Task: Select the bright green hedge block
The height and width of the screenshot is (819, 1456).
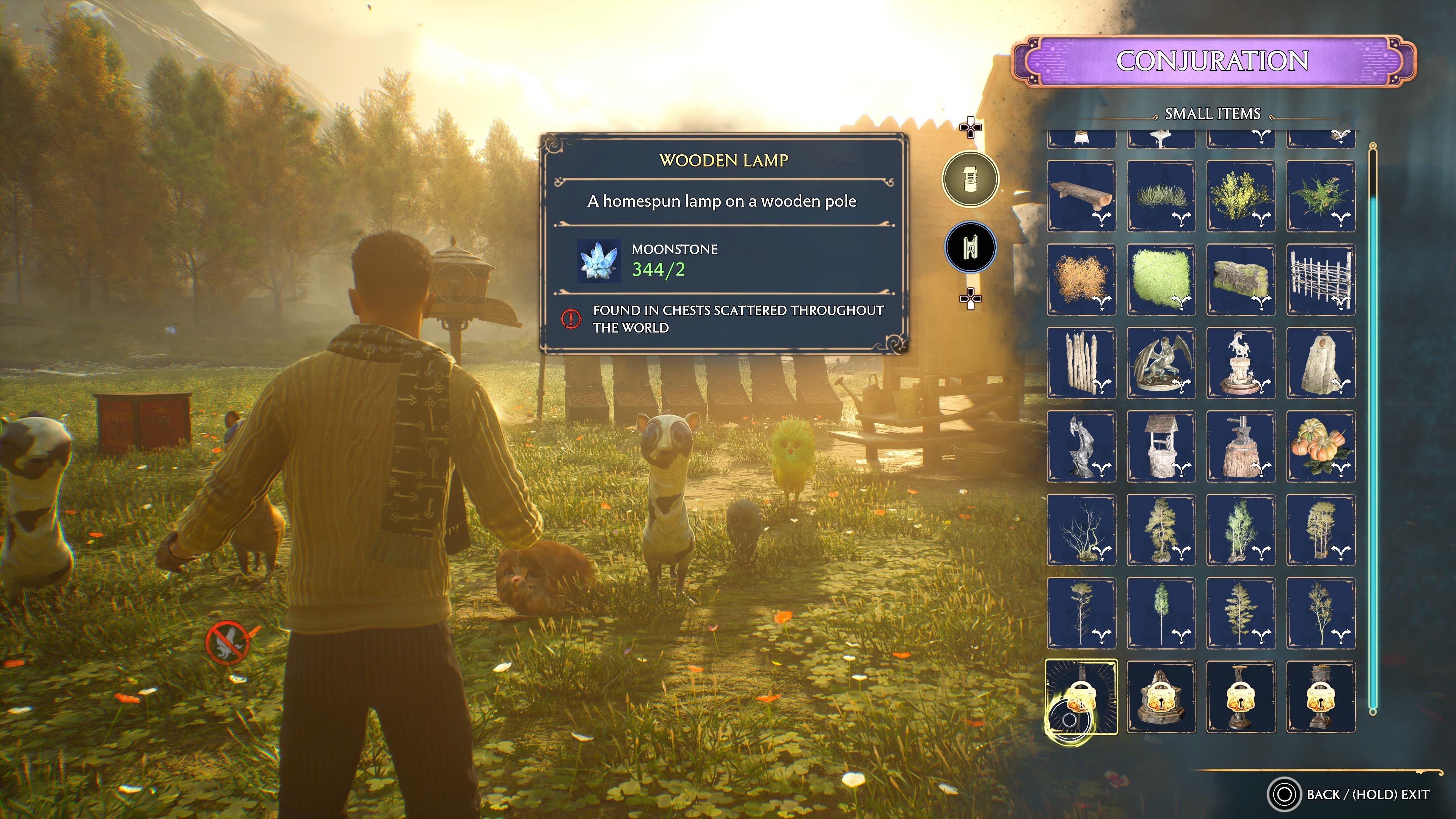Action: coord(1161,279)
